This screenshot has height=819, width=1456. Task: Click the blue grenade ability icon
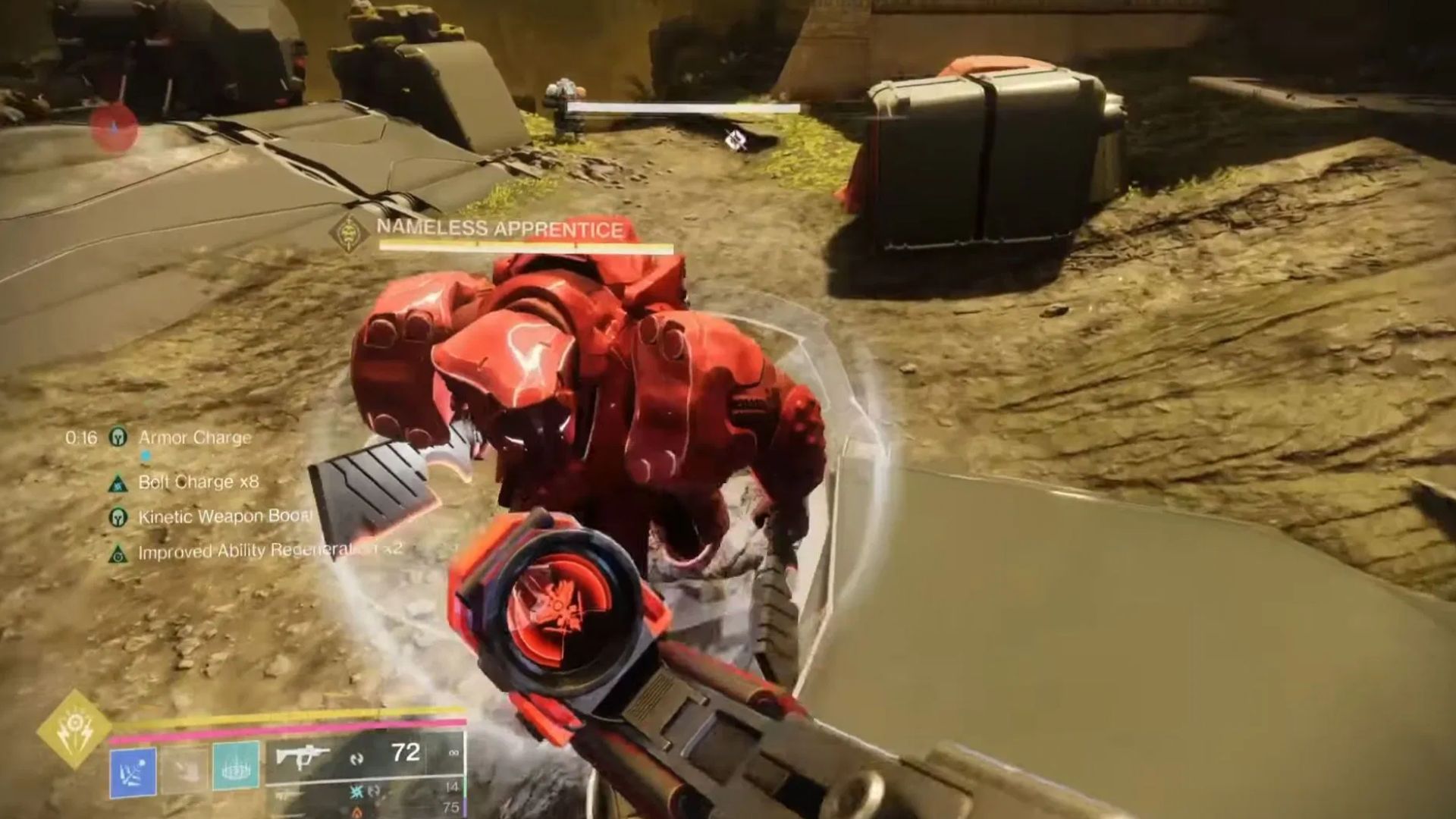(133, 771)
